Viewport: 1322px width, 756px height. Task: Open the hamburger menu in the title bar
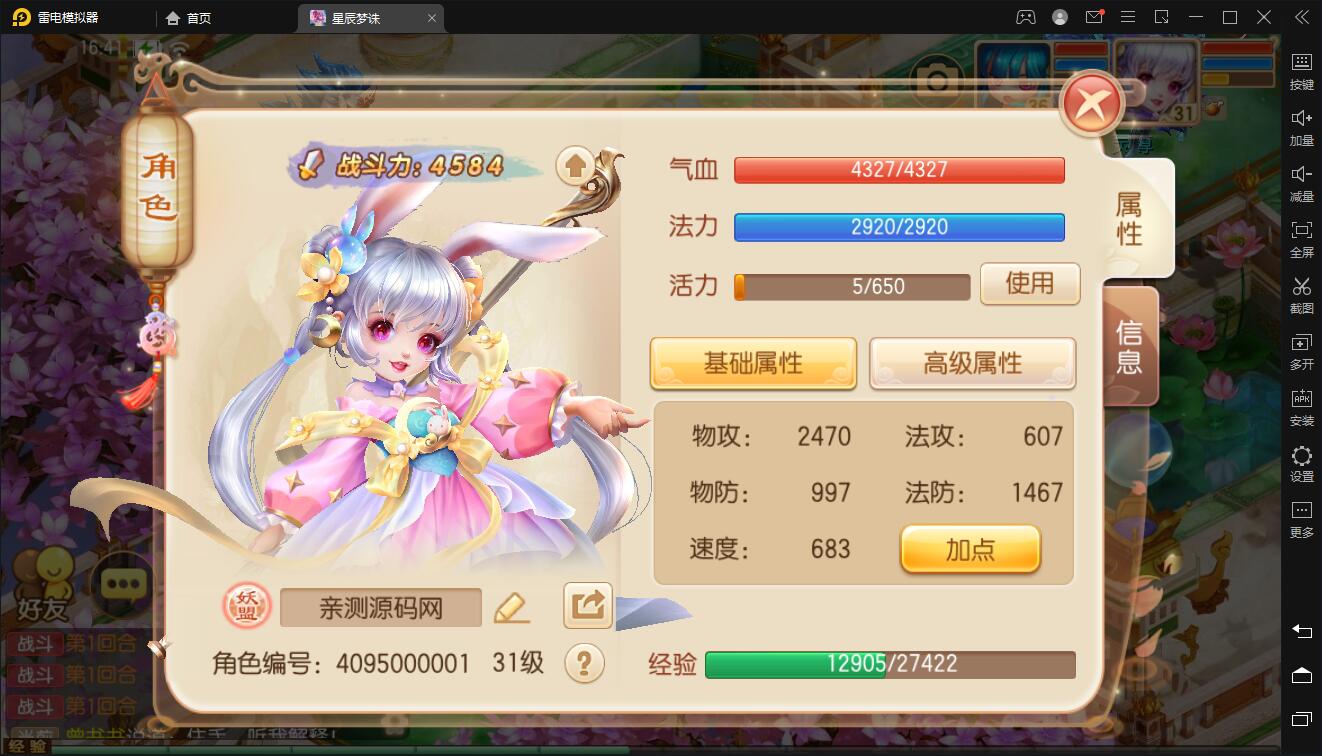click(1128, 17)
